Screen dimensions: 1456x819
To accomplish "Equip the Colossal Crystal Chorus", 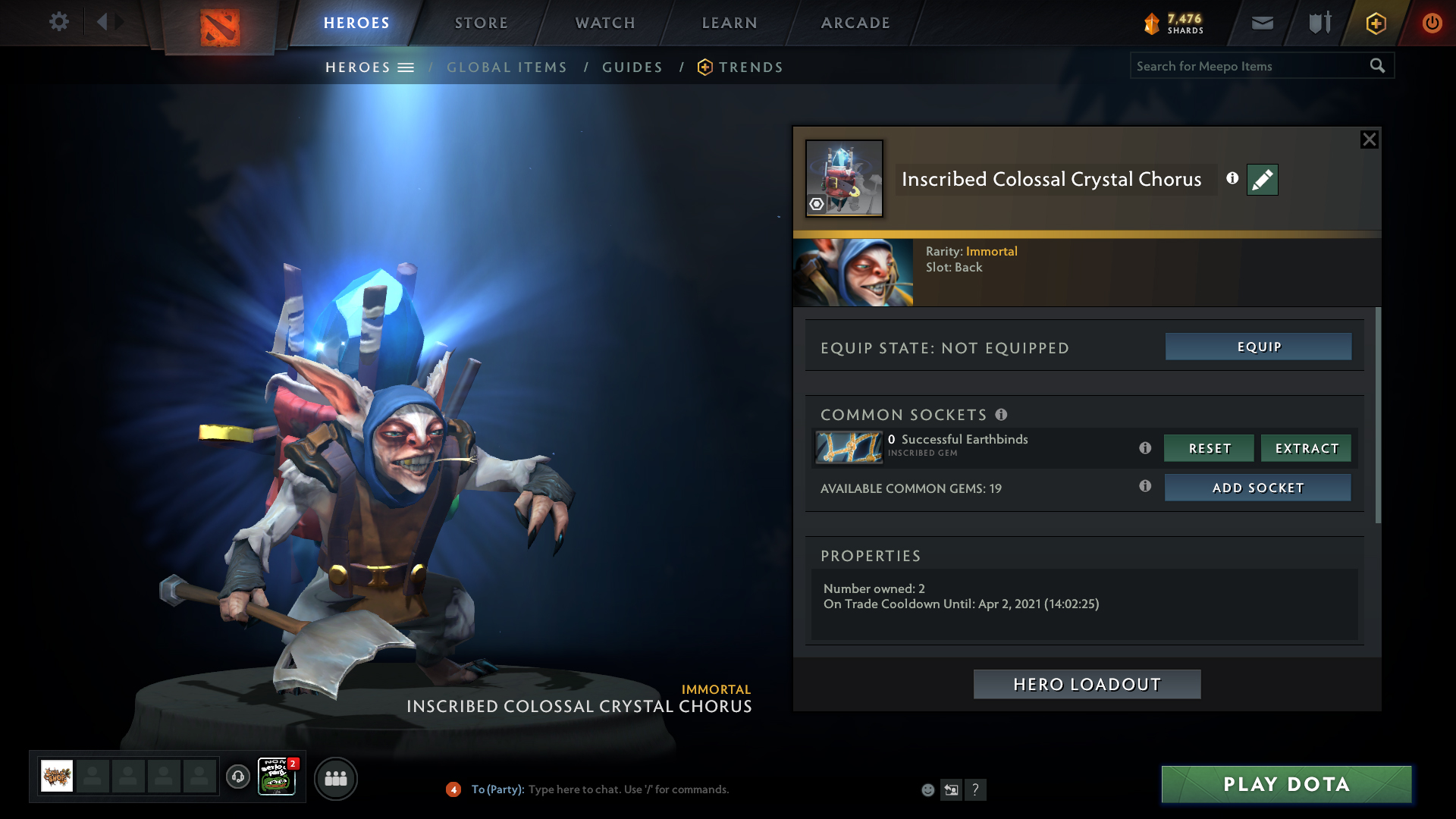I will (x=1258, y=347).
